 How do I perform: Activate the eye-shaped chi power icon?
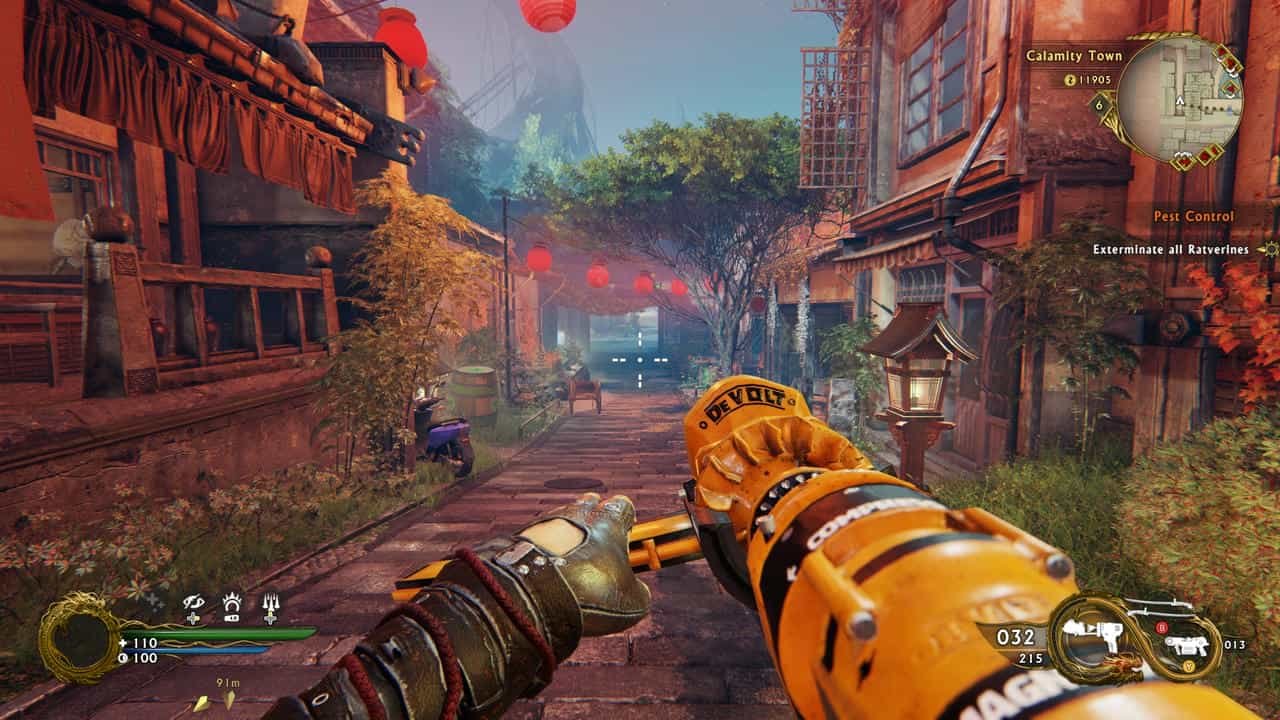tap(193, 605)
